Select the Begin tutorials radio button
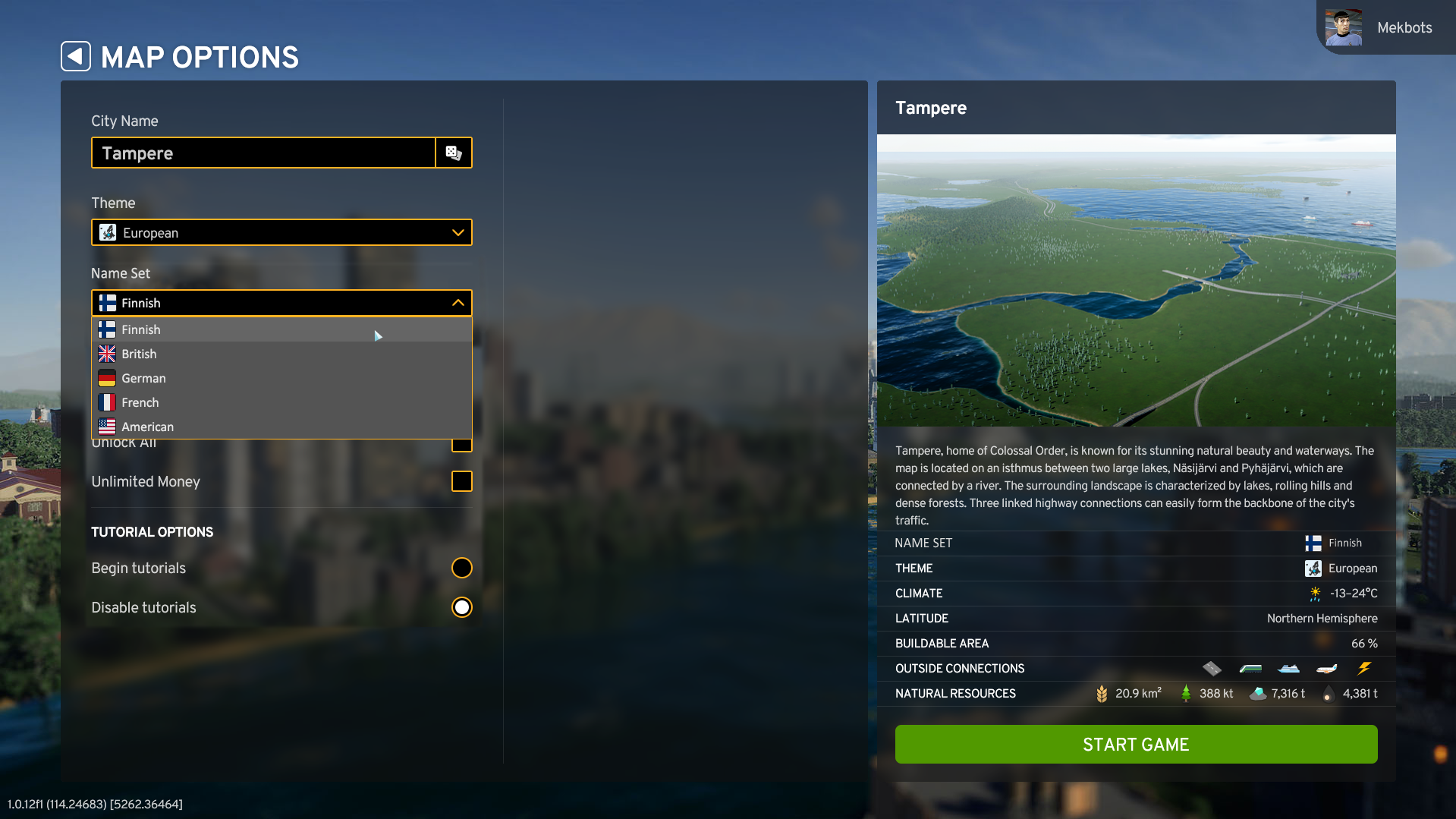 [461, 568]
